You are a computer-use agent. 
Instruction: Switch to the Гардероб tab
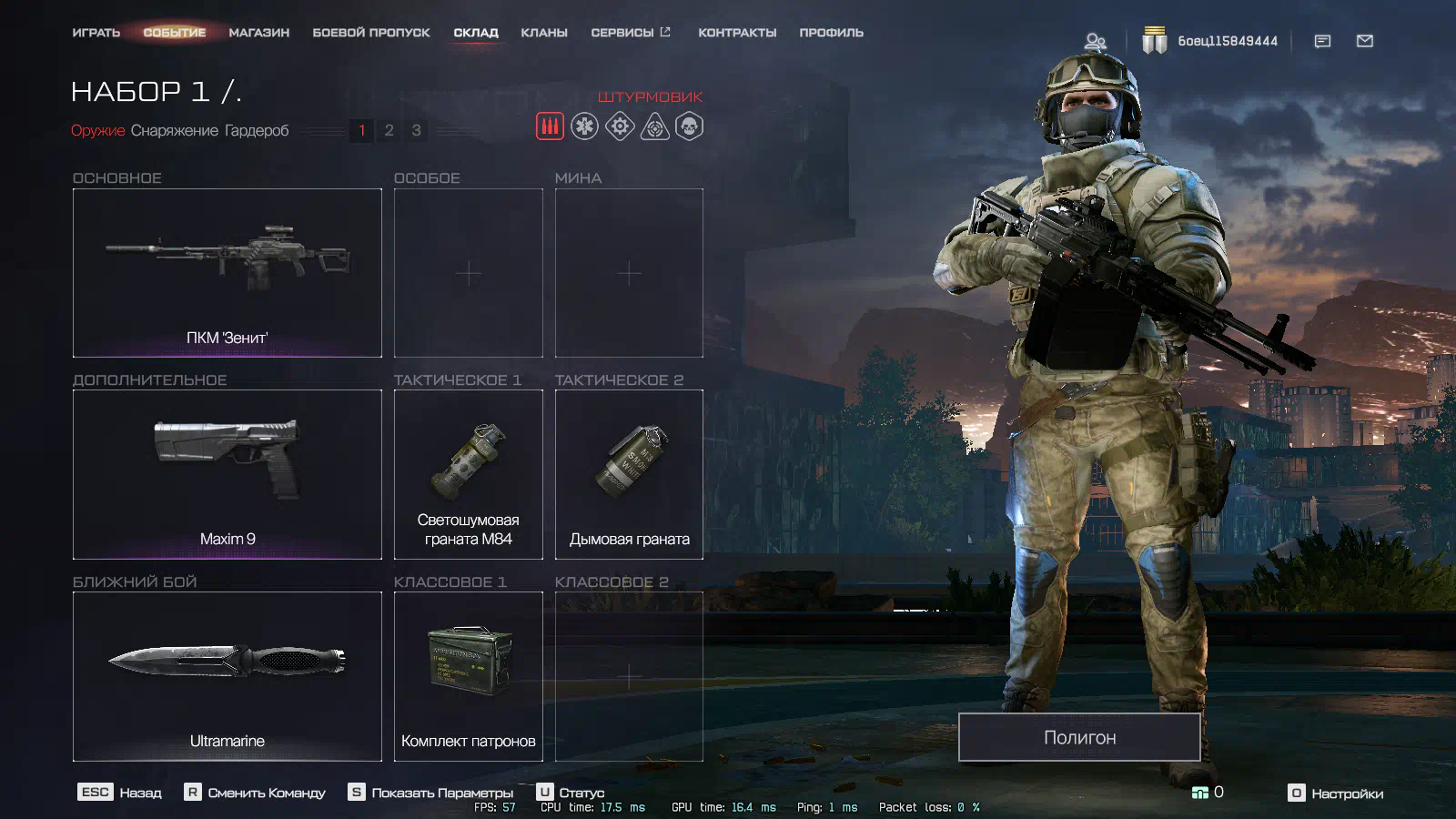(257, 131)
